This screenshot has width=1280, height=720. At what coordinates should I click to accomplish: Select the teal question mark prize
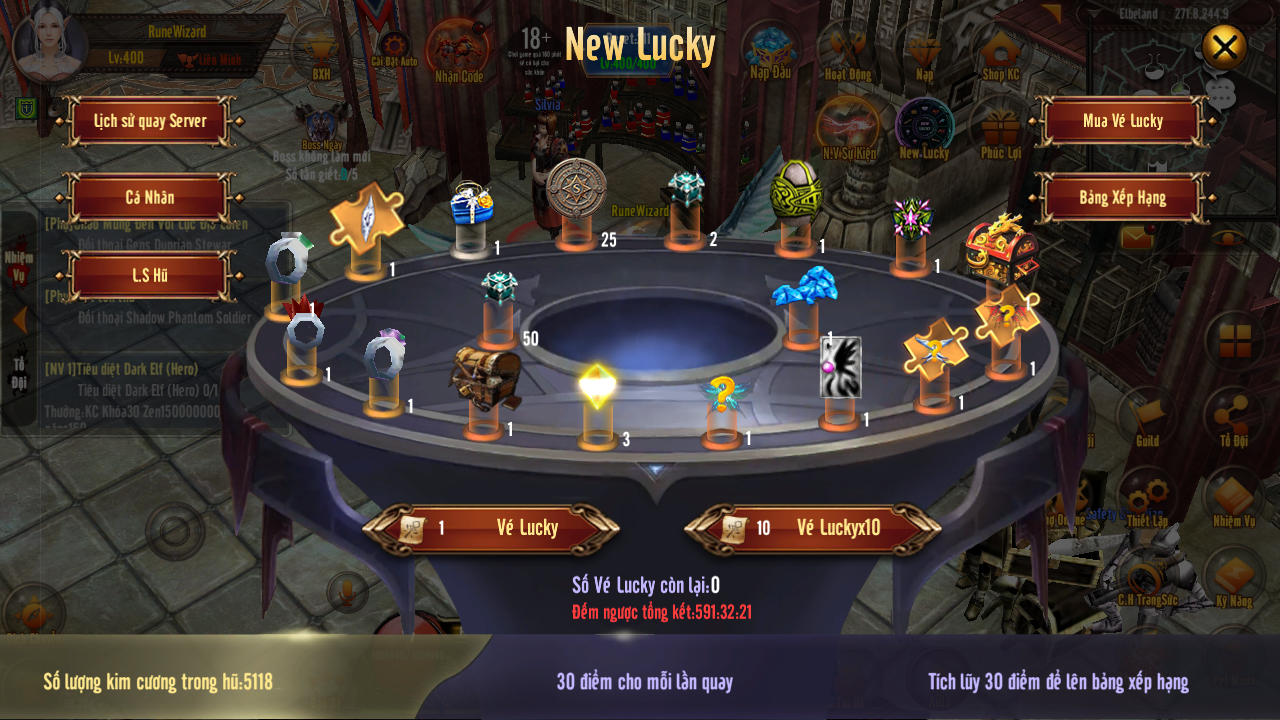[x=720, y=395]
